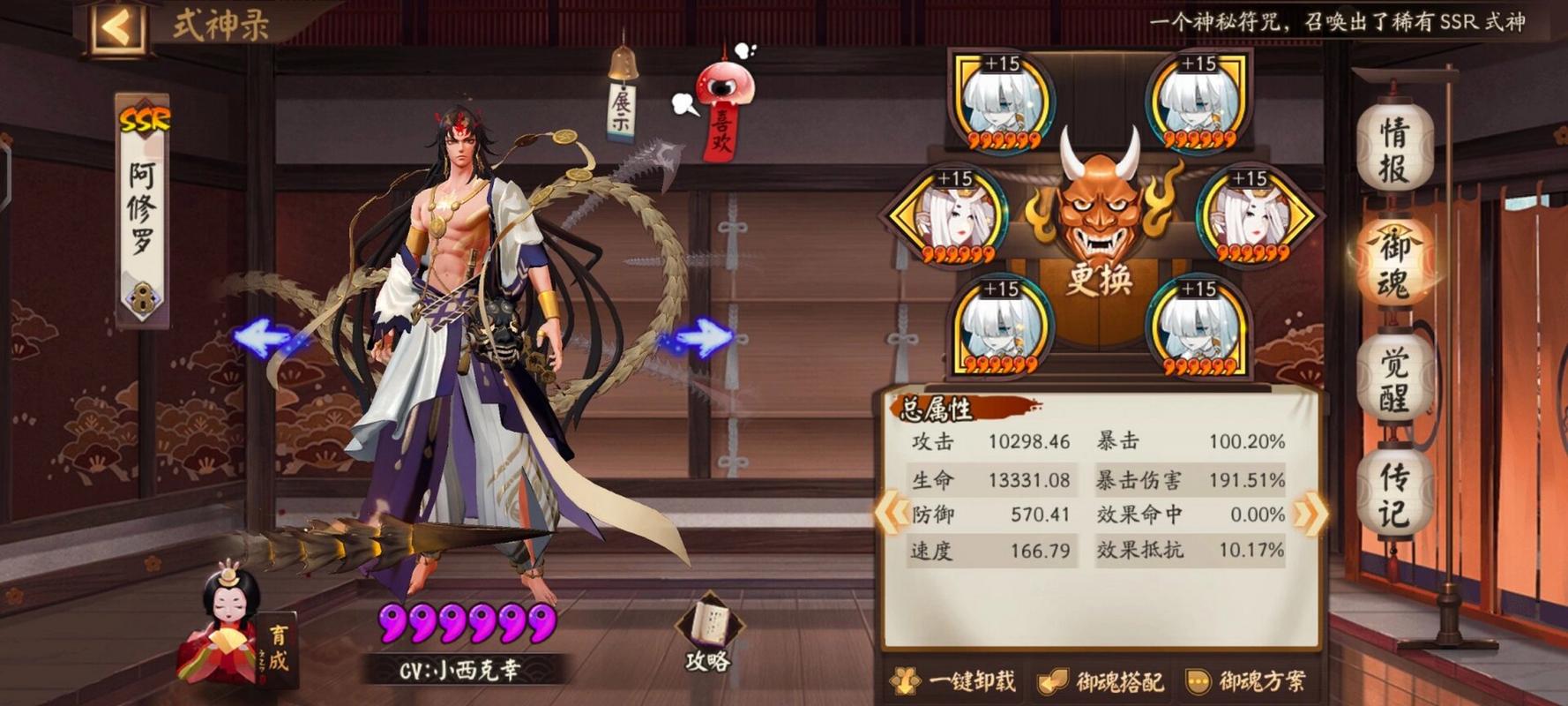1568x706 pixels.
Task: Select the top-left equipped soul slot
Action: pos(1002,101)
